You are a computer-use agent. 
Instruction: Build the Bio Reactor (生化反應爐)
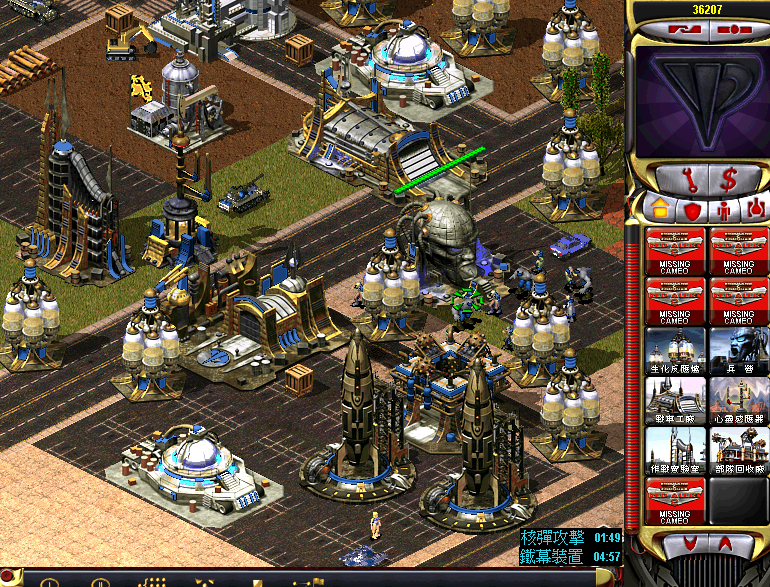(x=675, y=351)
